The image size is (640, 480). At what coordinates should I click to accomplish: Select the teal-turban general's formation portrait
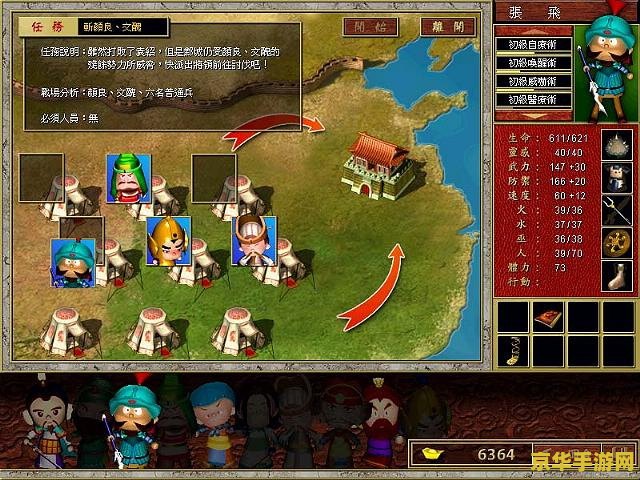click(x=73, y=262)
